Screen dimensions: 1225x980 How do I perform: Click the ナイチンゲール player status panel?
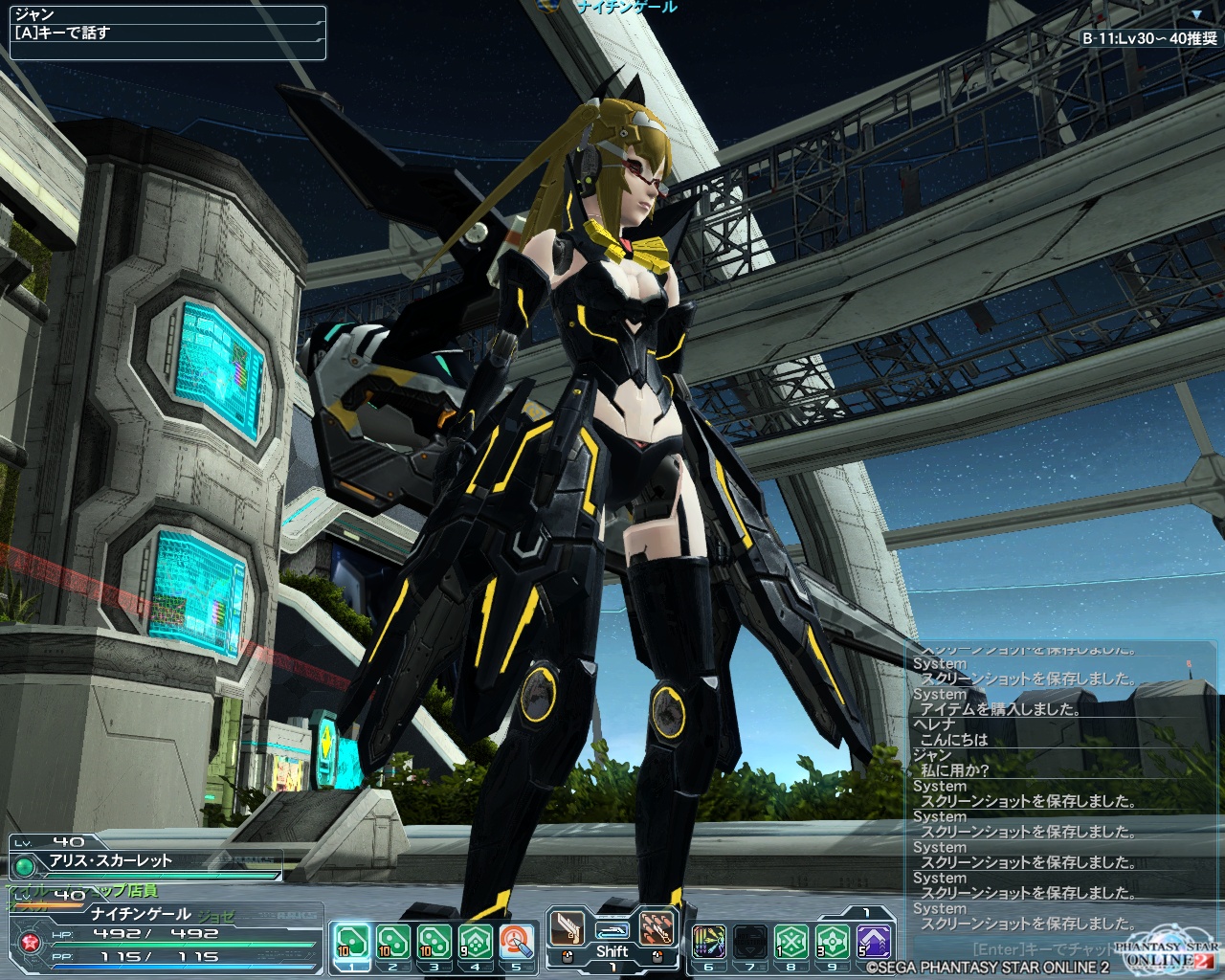[x=163, y=934]
